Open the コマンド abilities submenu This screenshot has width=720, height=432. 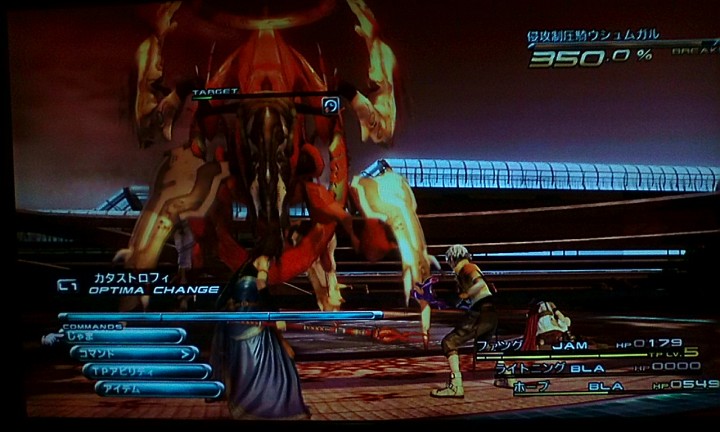click(x=134, y=353)
